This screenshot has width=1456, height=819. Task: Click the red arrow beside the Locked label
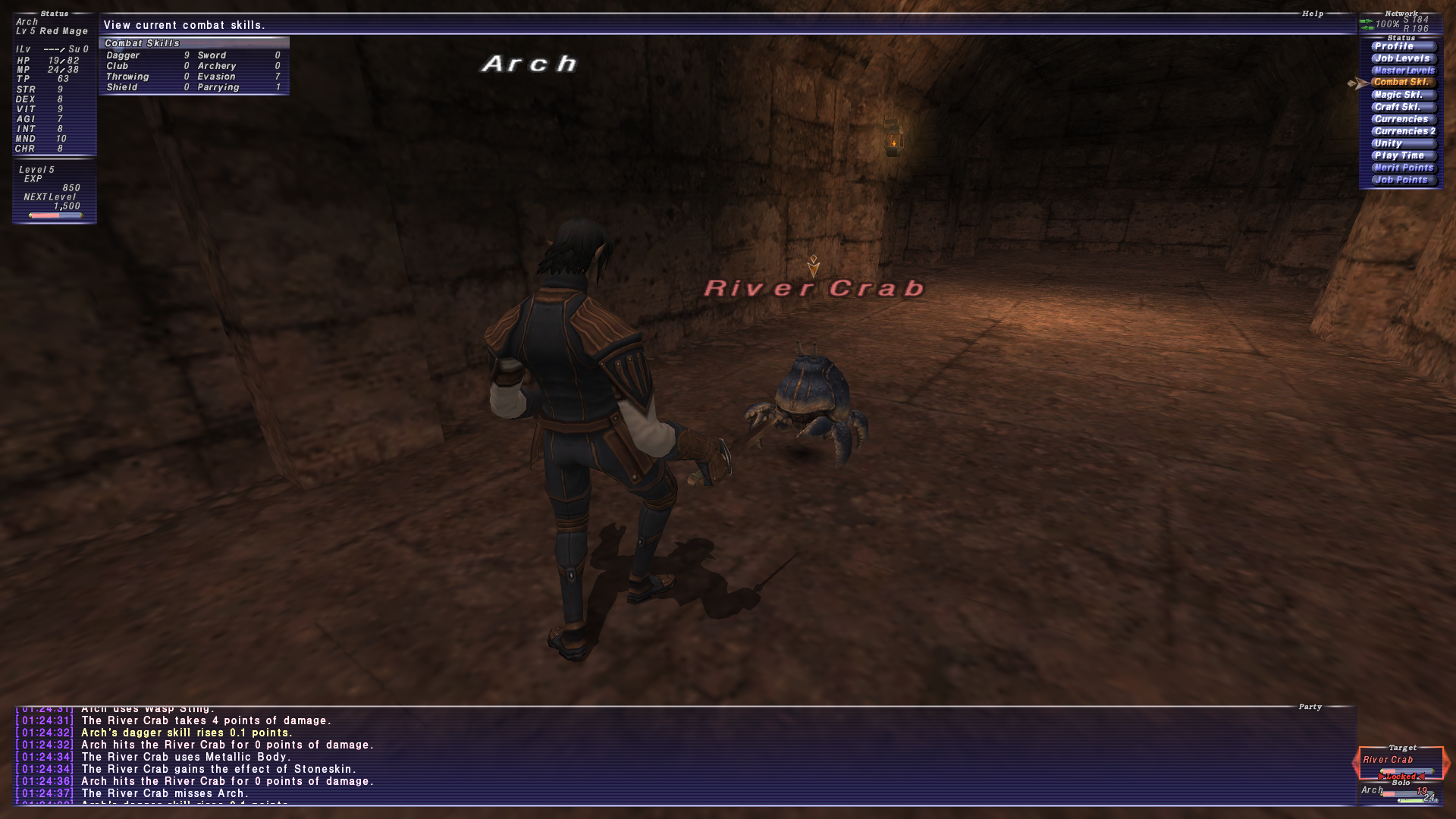1381,777
